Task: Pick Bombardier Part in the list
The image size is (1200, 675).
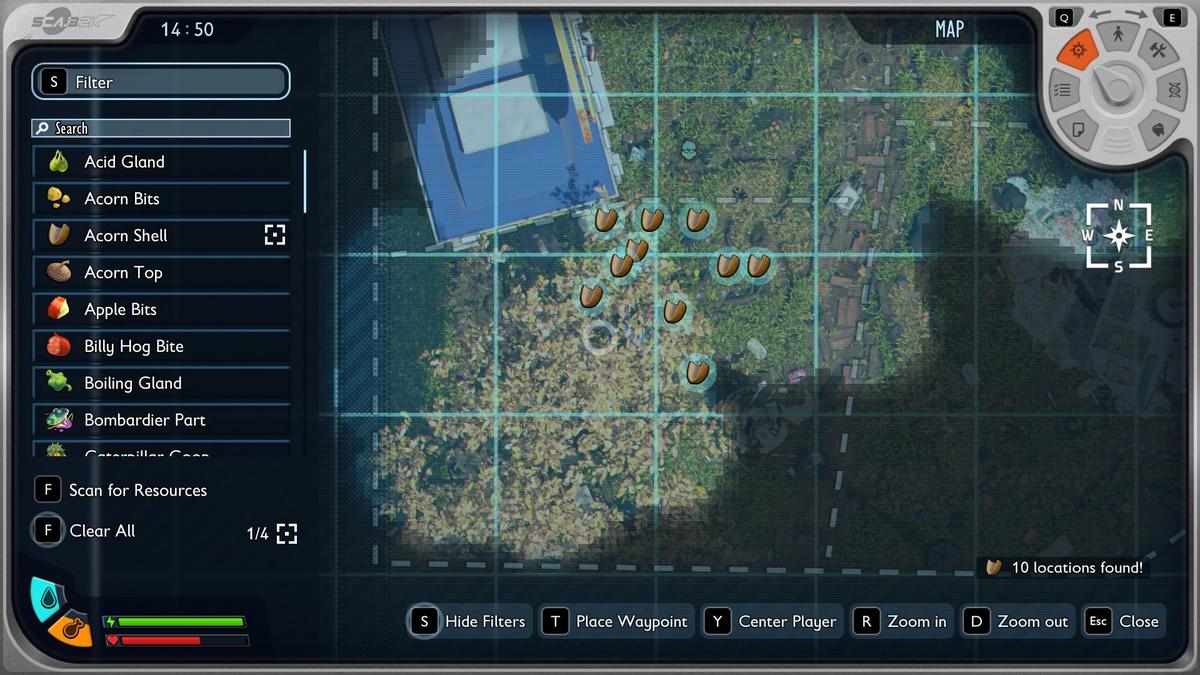Action: [x=161, y=420]
